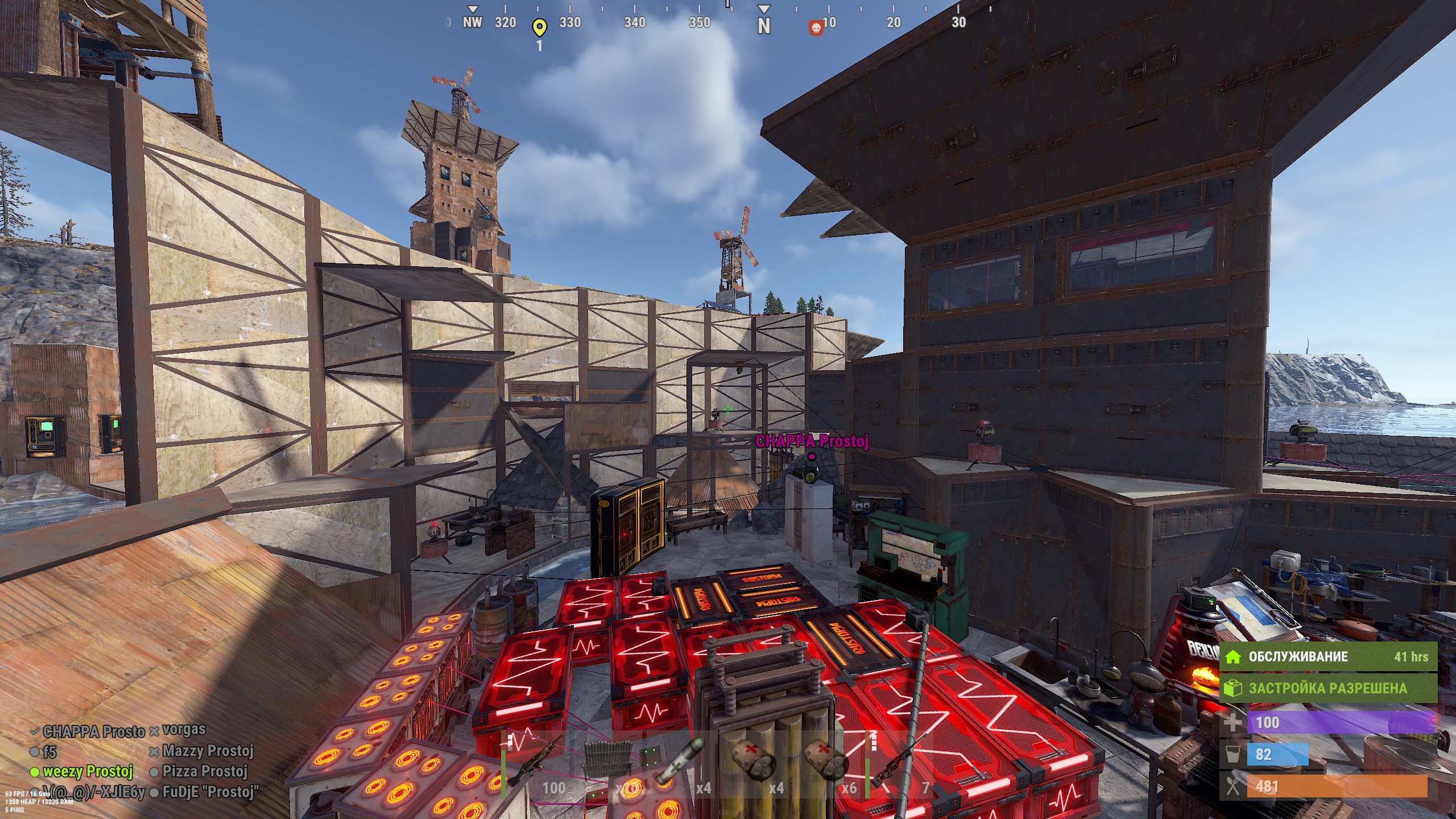Select teammate vorgas in the team list

pos(183,730)
